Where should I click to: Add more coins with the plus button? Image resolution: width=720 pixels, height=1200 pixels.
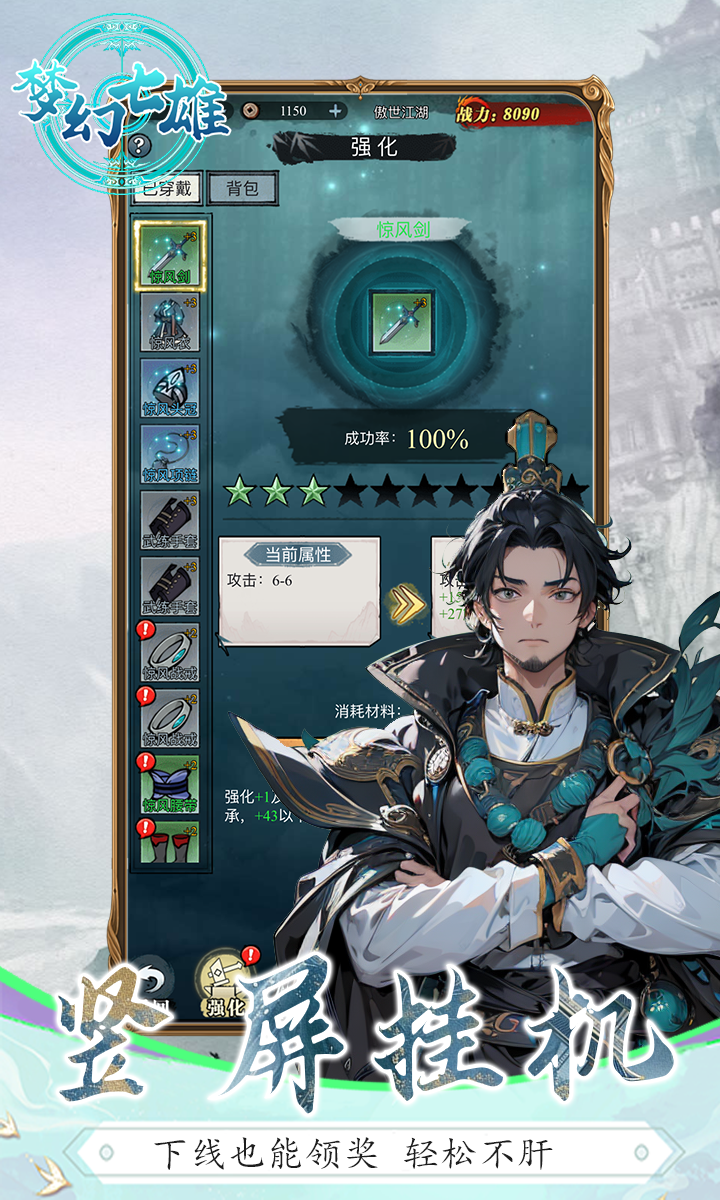[x=335, y=111]
